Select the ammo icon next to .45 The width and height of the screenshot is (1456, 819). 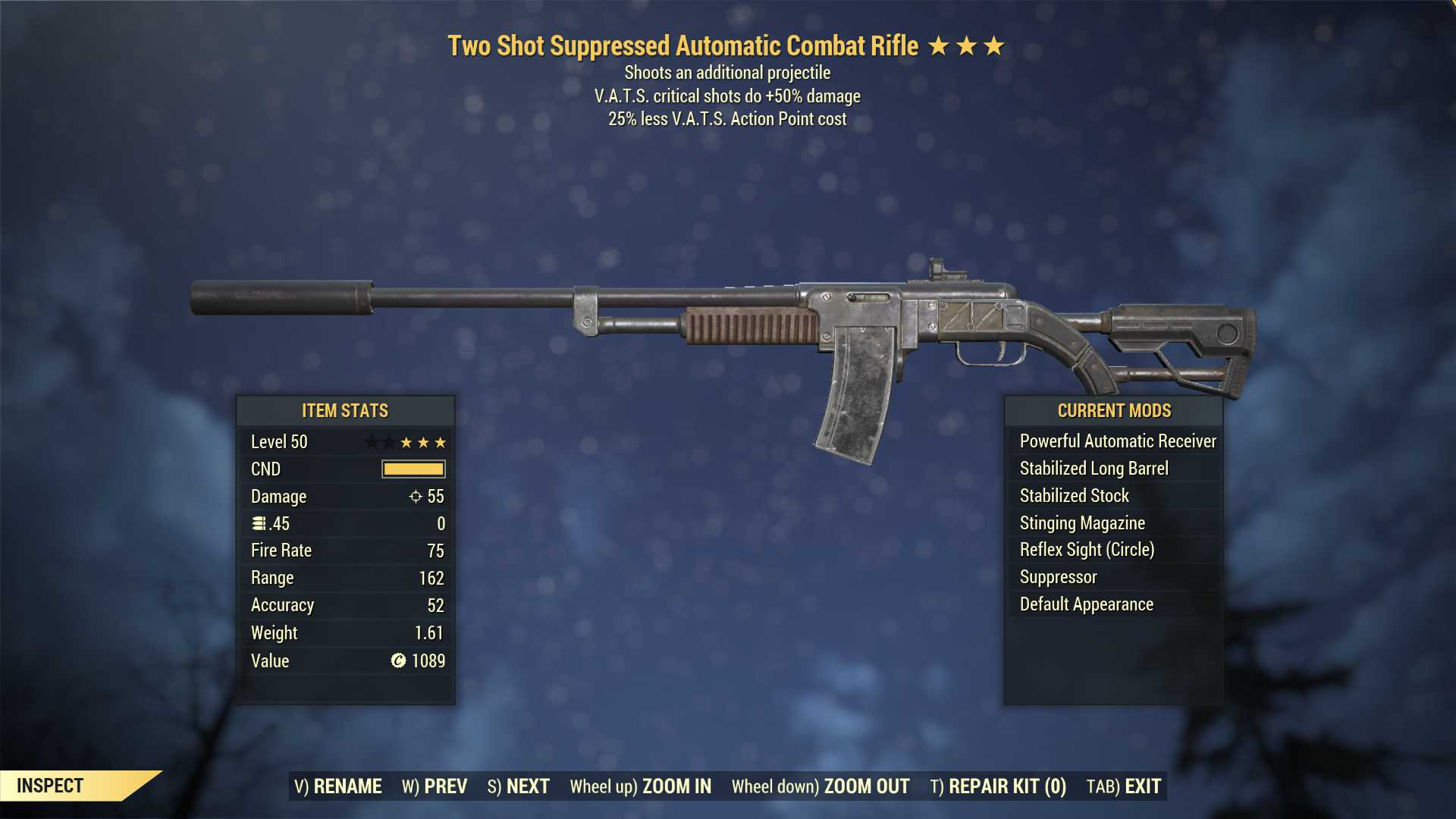pos(259,523)
